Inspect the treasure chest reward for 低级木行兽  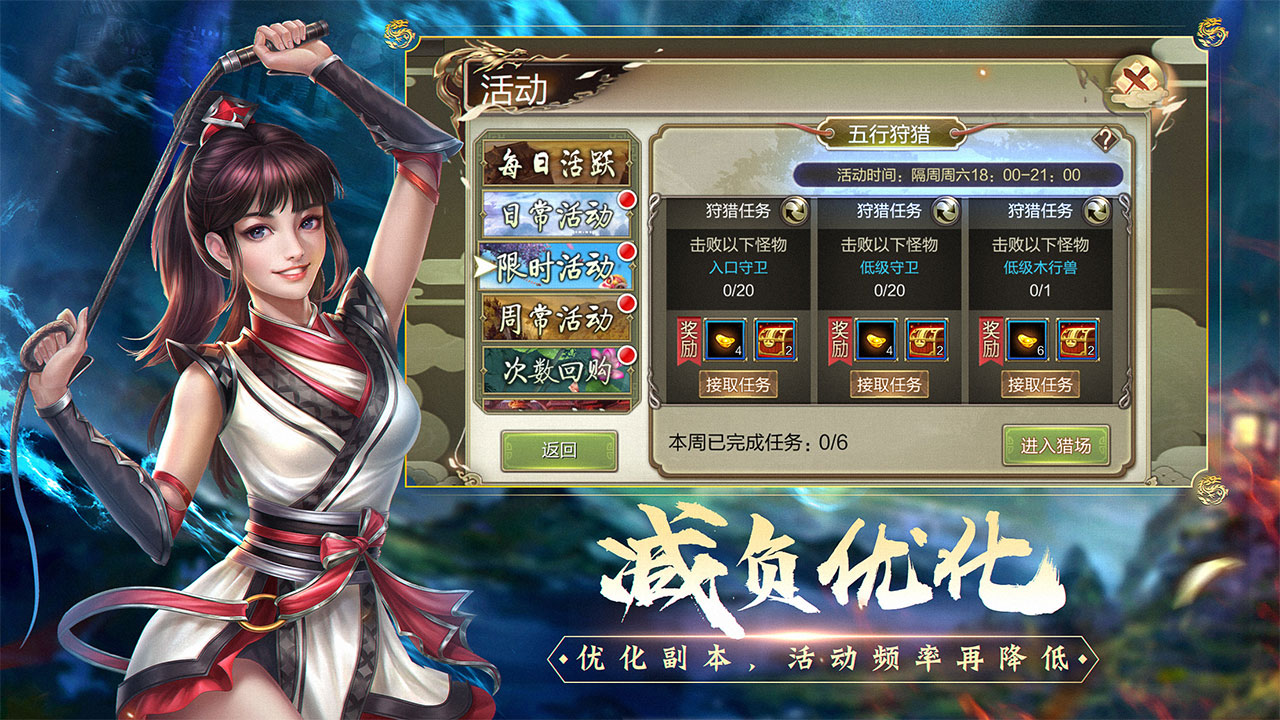pyautogui.click(x=1078, y=340)
